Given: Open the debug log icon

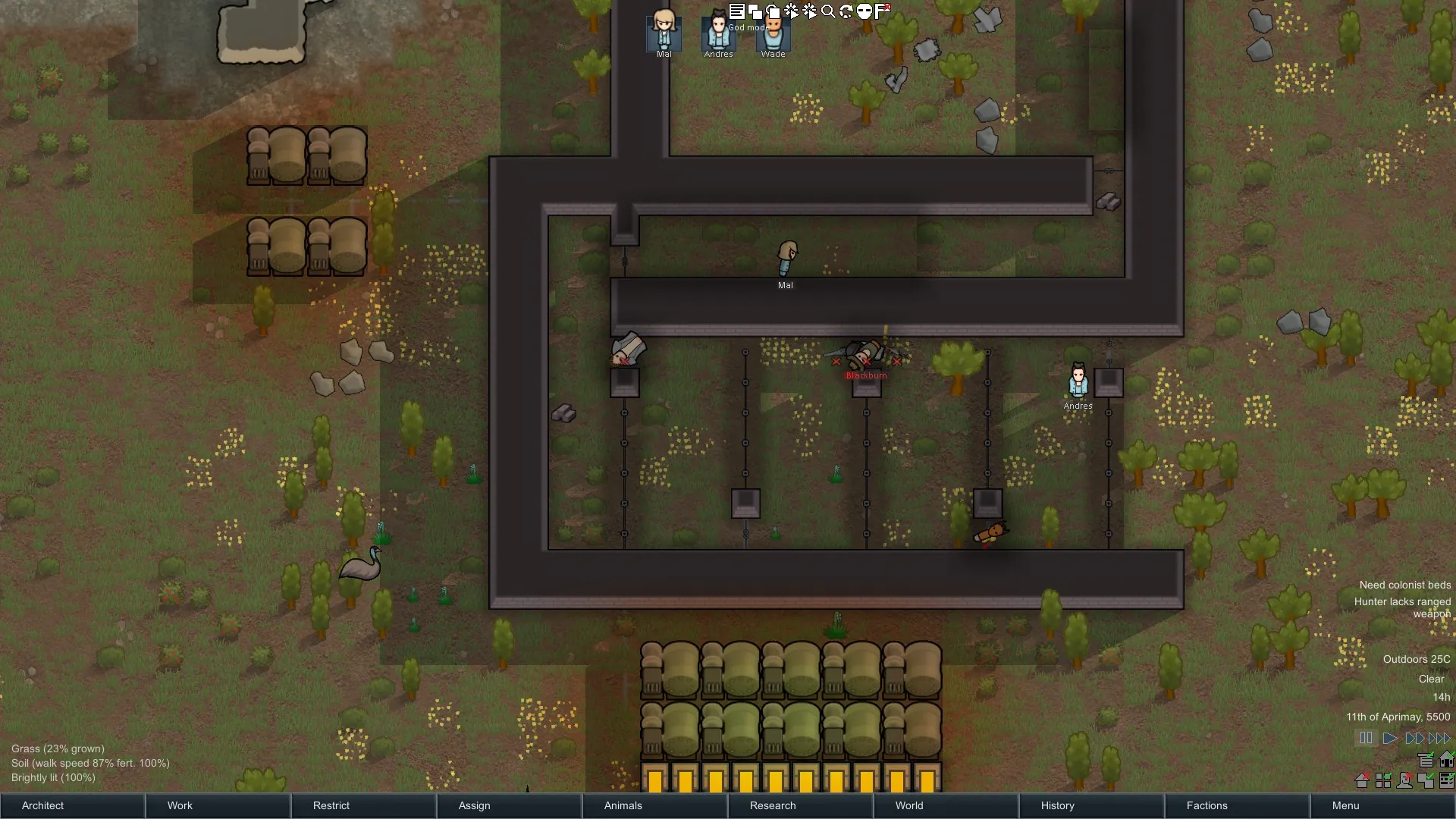Looking at the screenshot, I should tap(736, 11).
